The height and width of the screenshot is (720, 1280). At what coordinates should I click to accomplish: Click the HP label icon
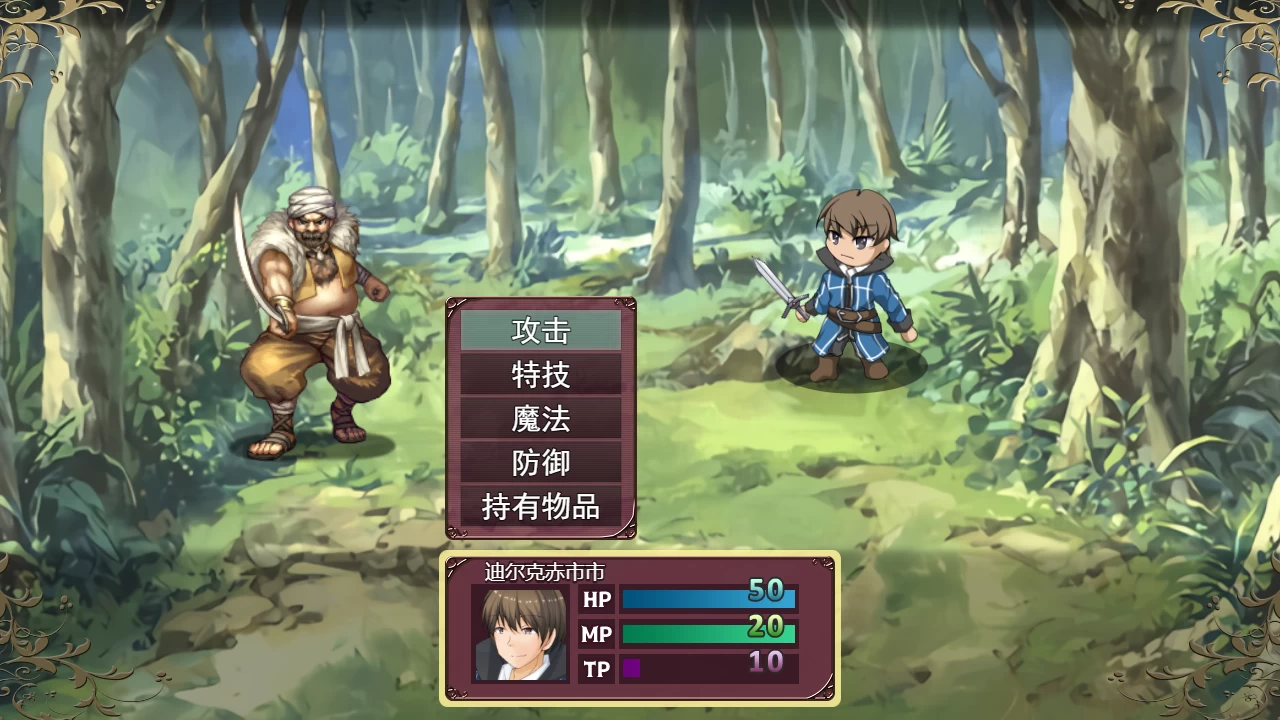pyautogui.click(x=596, y=600)
